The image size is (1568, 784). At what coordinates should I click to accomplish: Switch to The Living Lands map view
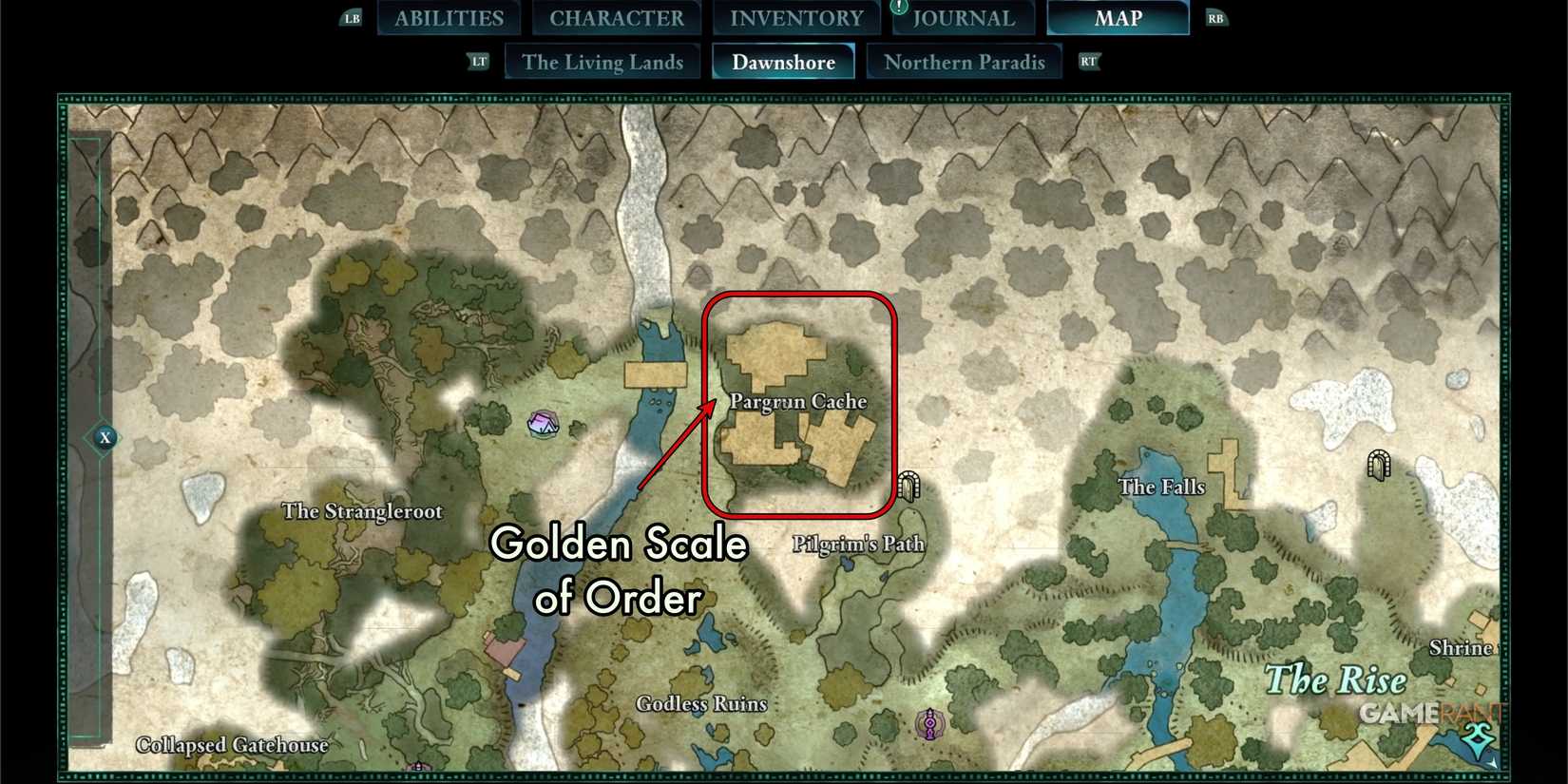tap(602, 61)
